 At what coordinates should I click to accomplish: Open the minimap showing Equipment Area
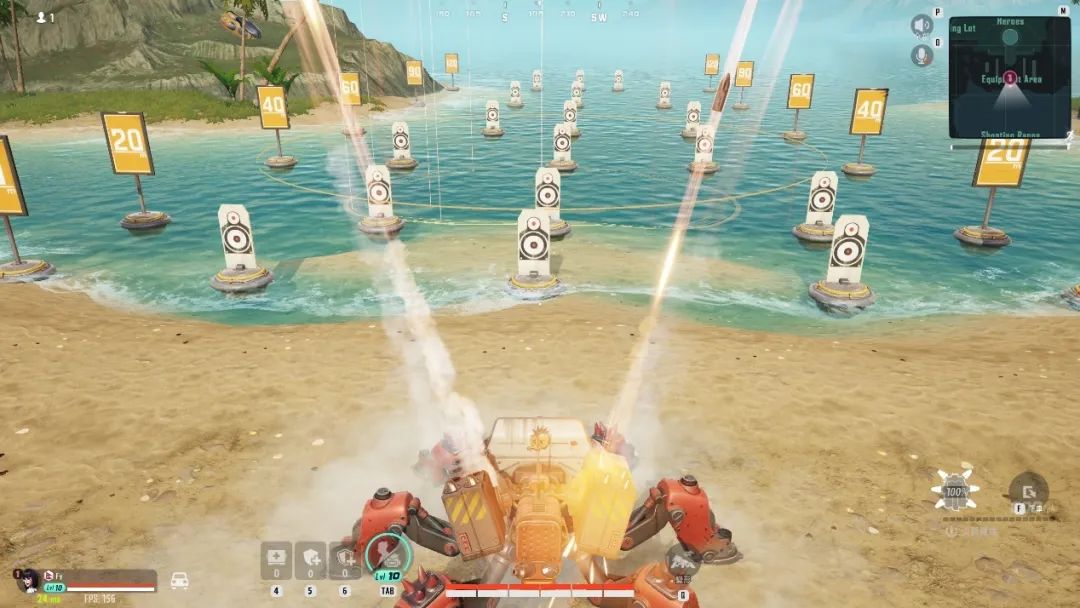click(x=1009, y=77)
